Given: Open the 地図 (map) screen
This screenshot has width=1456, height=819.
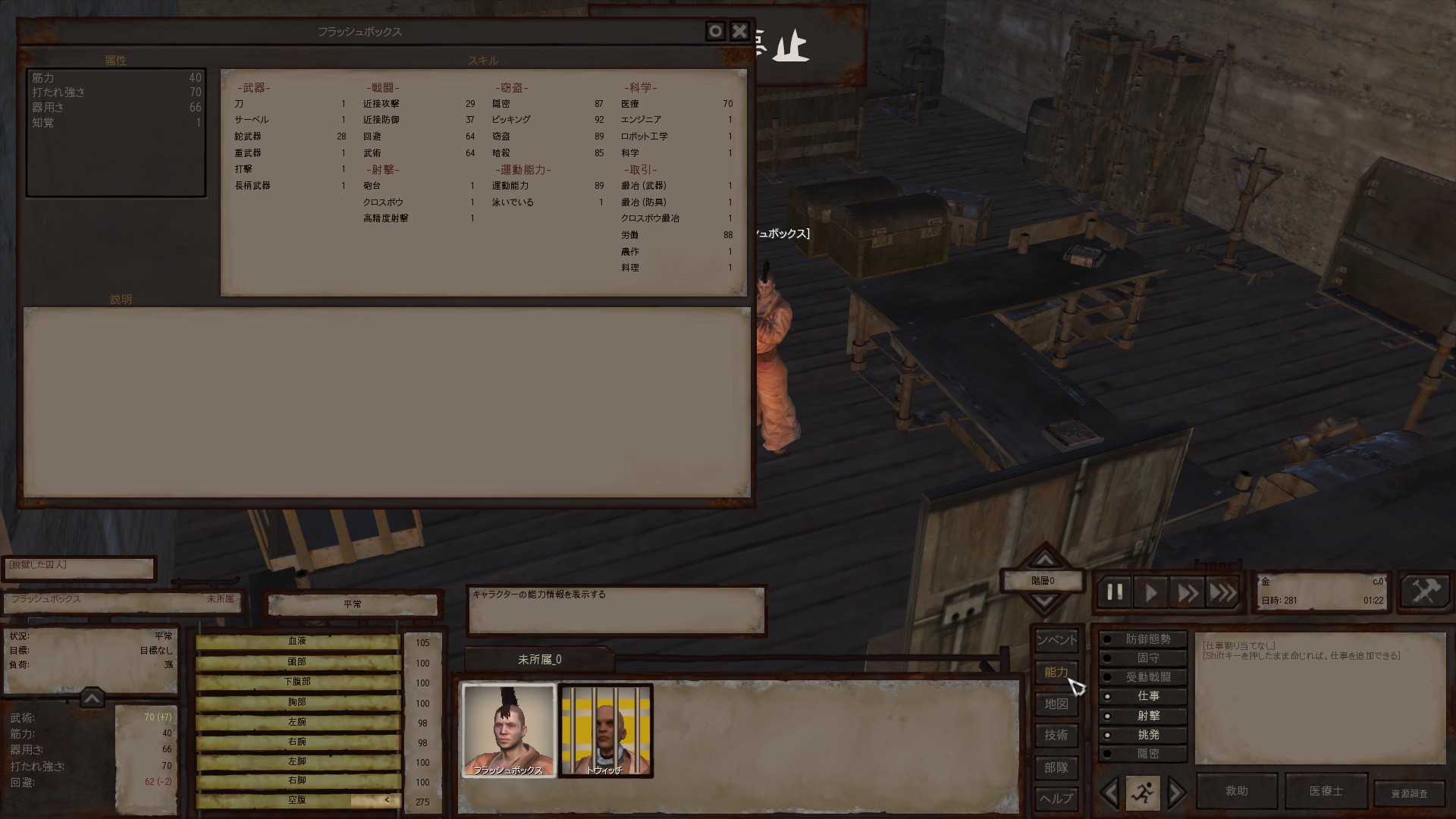Looking at the screenshot, I should tap(1056, 704).
